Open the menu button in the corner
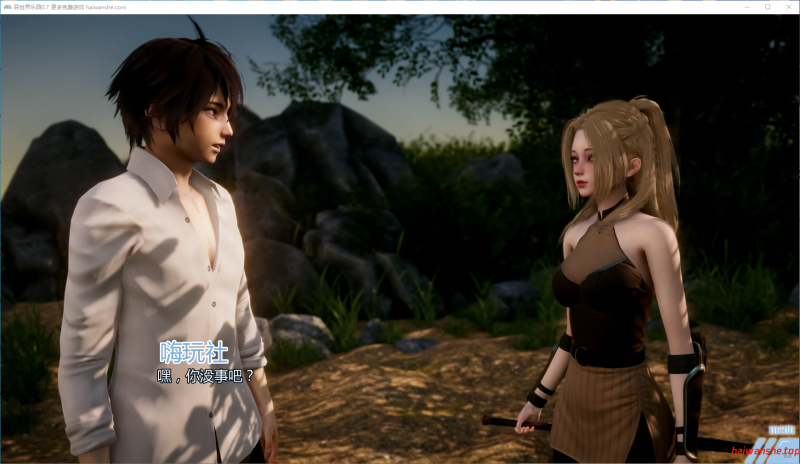The width and height of the screenshot is (800, 464). (781, 428)
